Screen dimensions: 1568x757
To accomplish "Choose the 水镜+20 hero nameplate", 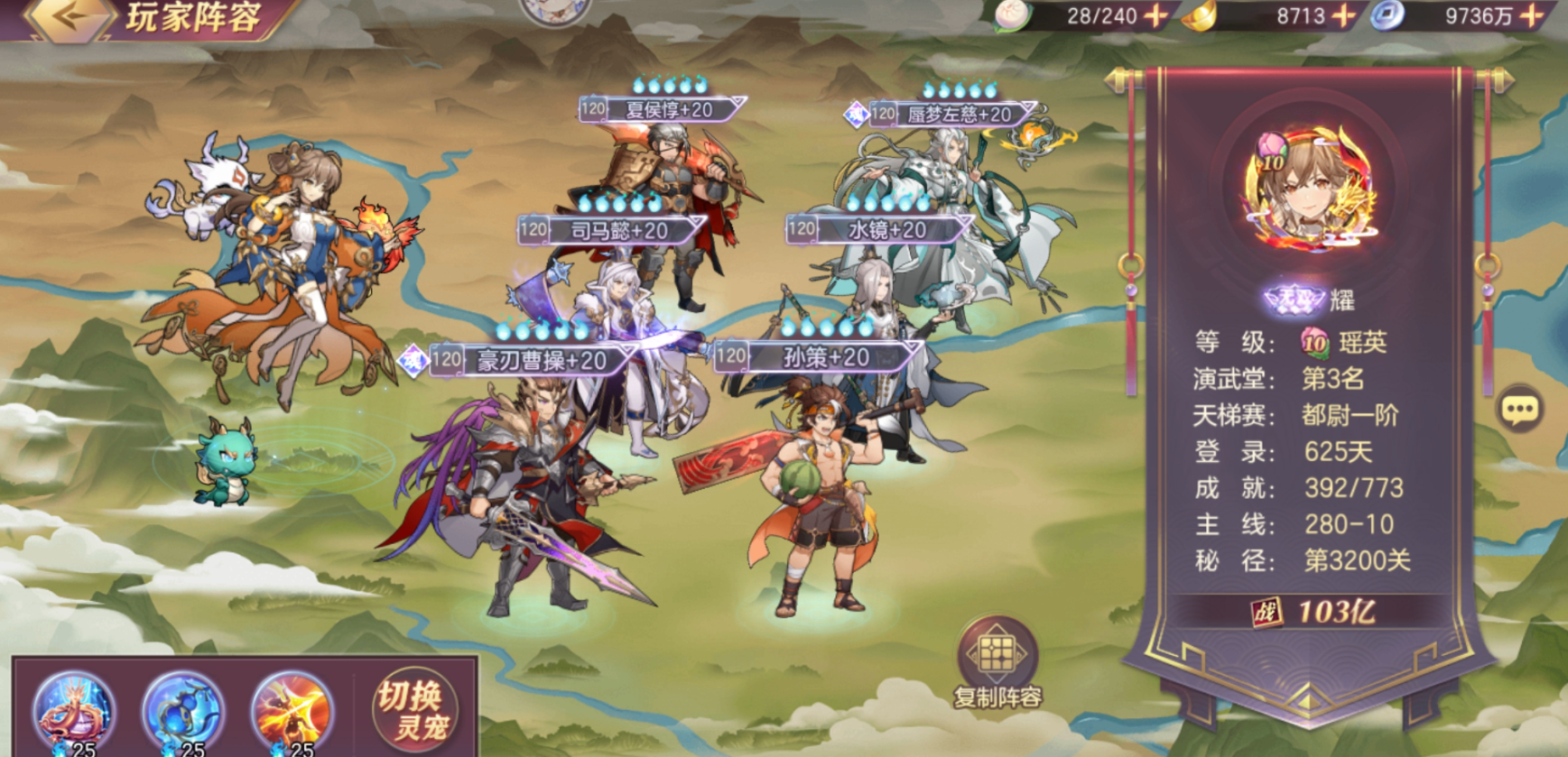I will coord(885,230).
